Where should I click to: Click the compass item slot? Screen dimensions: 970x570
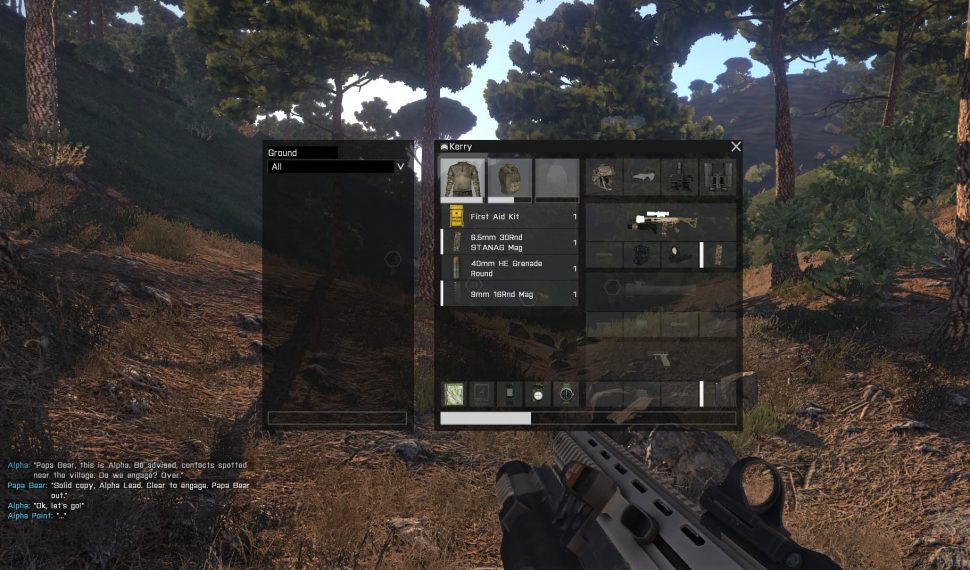coord(566,394)
